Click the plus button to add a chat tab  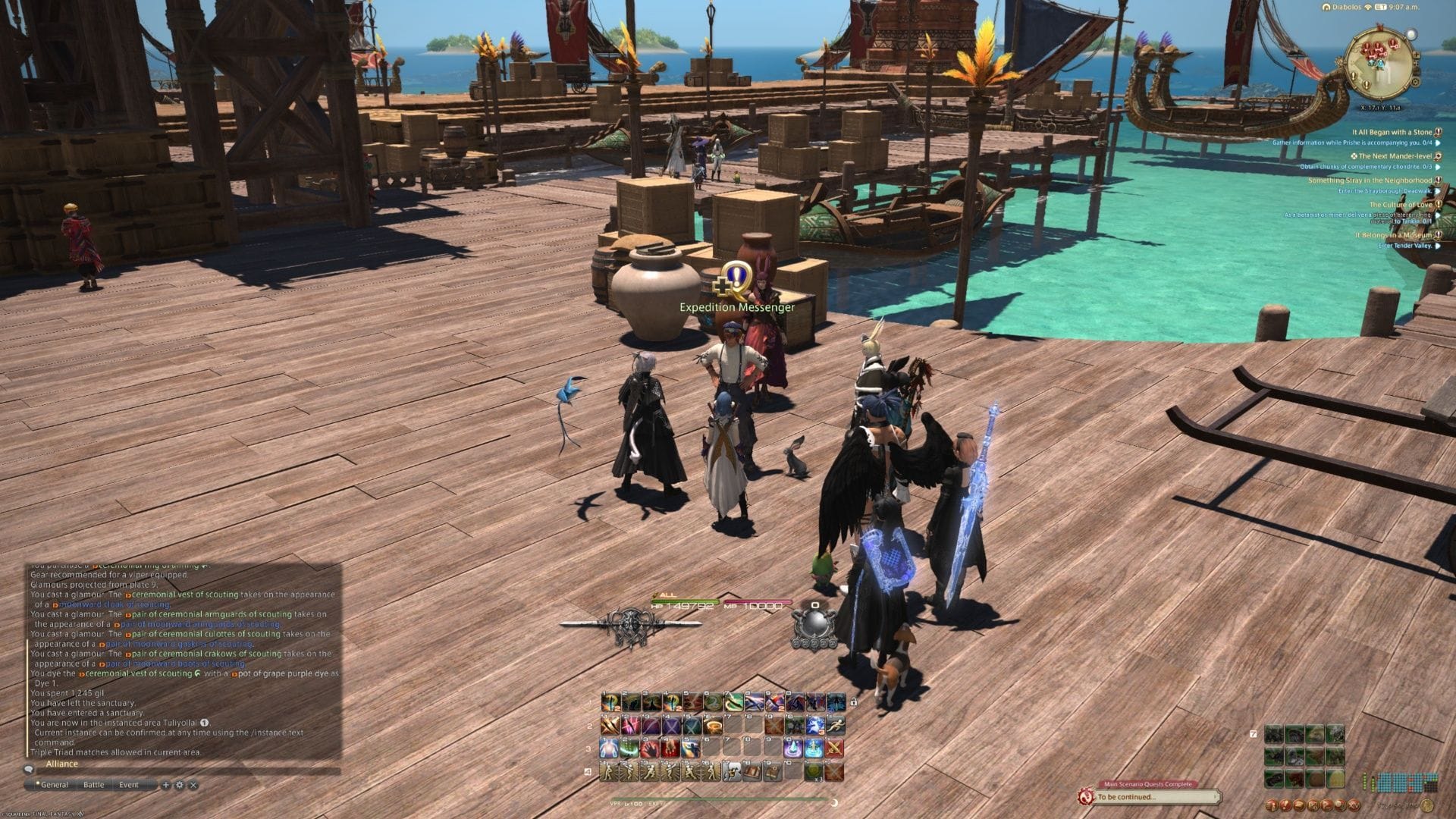[166, 785]
